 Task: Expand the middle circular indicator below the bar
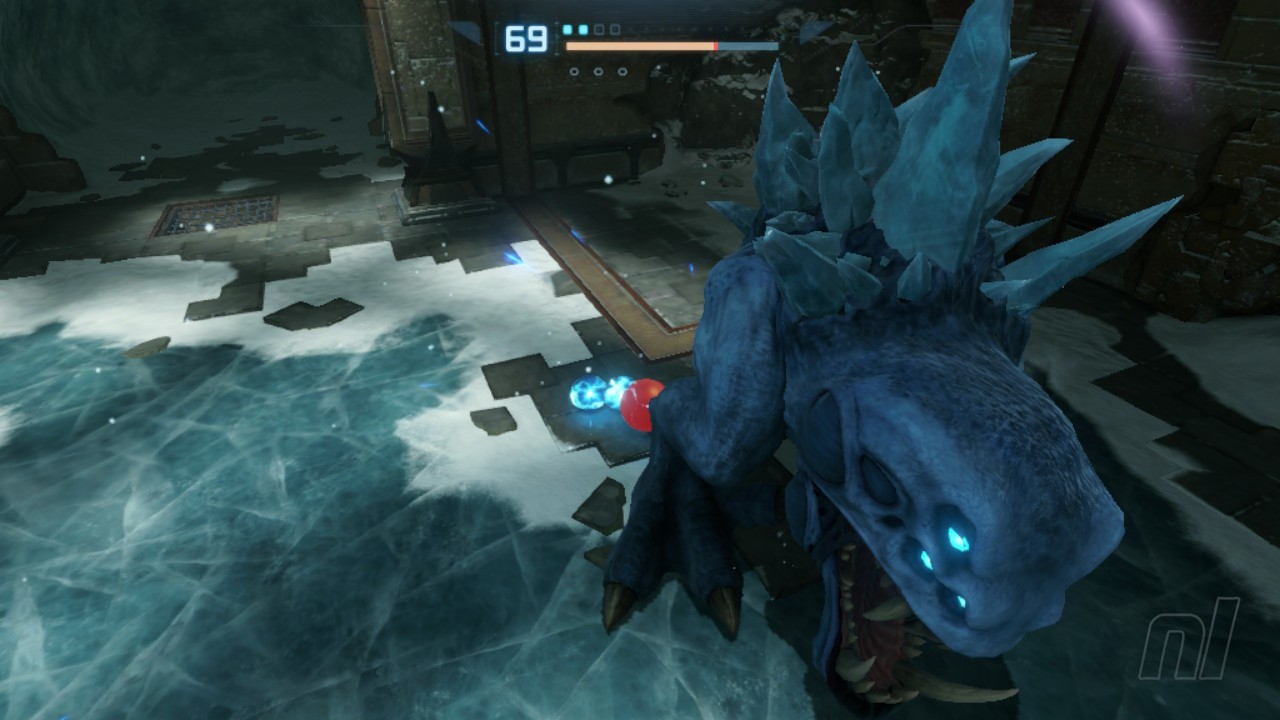598,72
